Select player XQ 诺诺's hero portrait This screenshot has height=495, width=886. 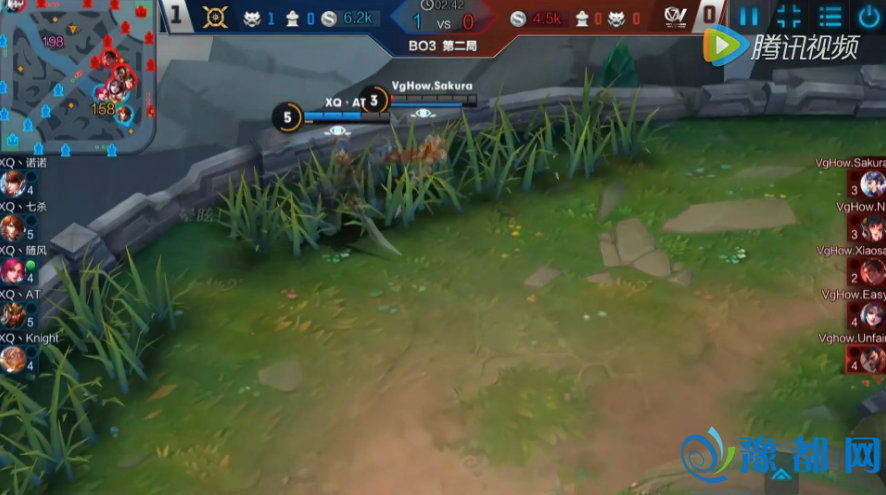pyautogui.click(x=12, y=184)
